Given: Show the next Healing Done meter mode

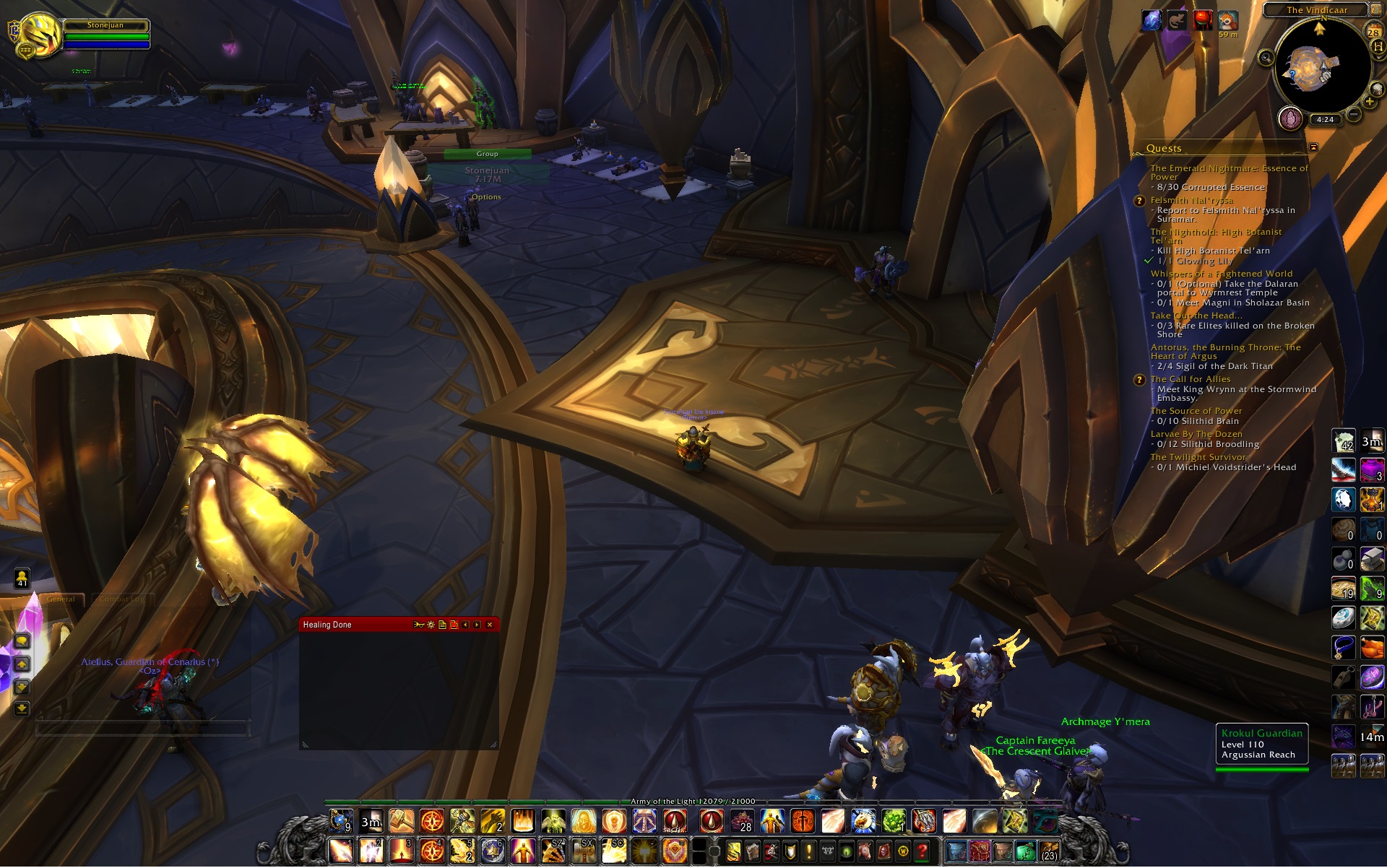Looking at the screenshot, I should click(477, 625).
